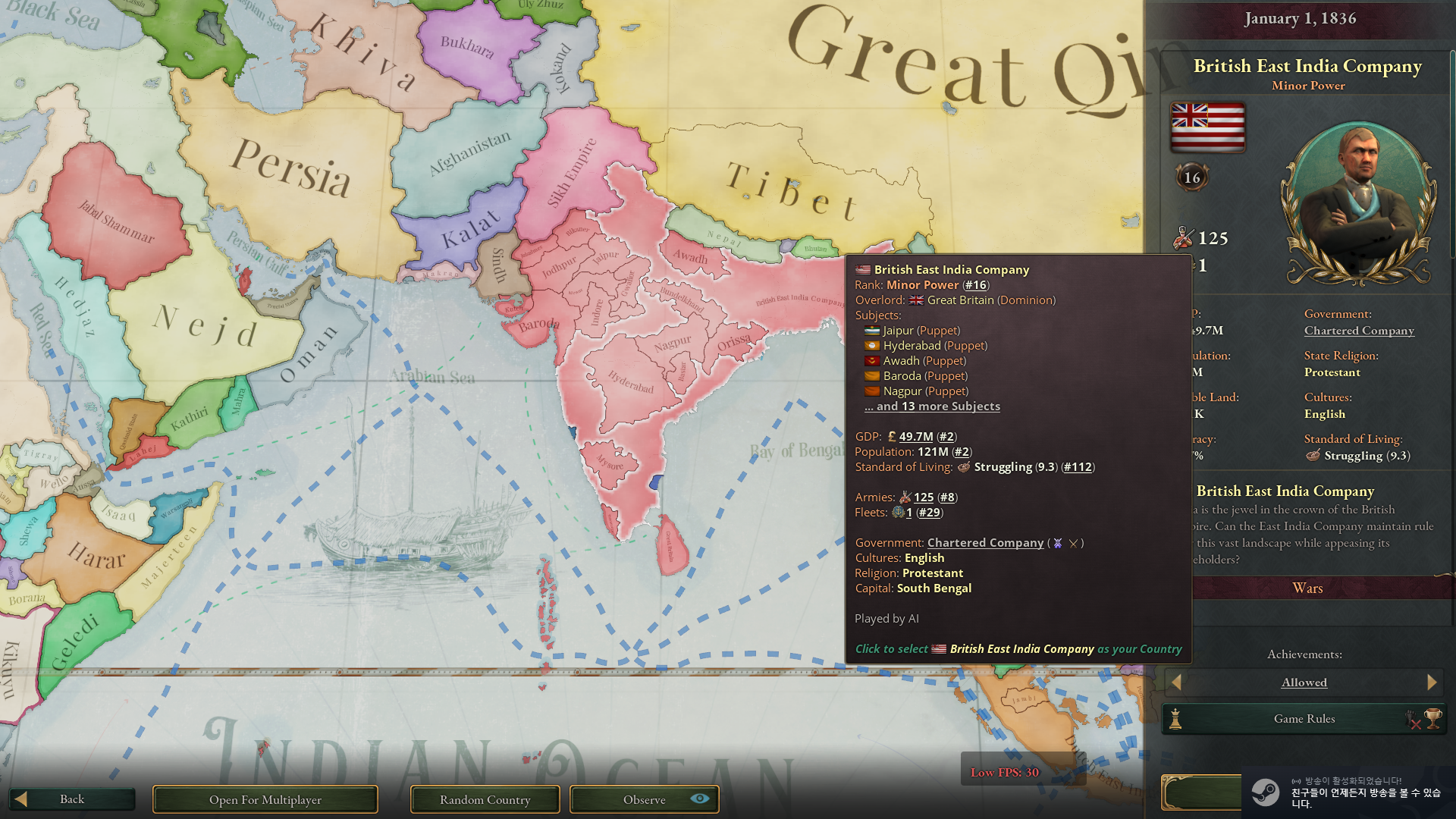1456x819 pixels.
Task: Toggle observe mode with the eye icon
Action: pos(700,799)
